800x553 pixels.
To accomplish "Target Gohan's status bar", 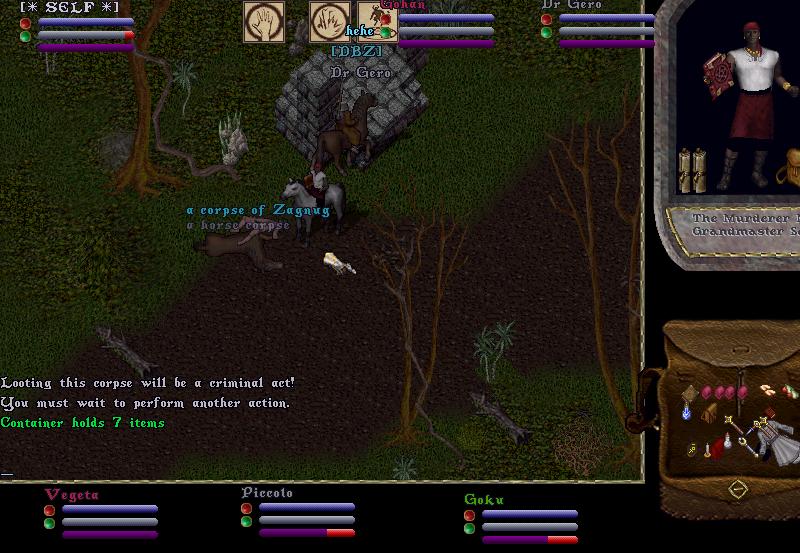I will (441, 24).
